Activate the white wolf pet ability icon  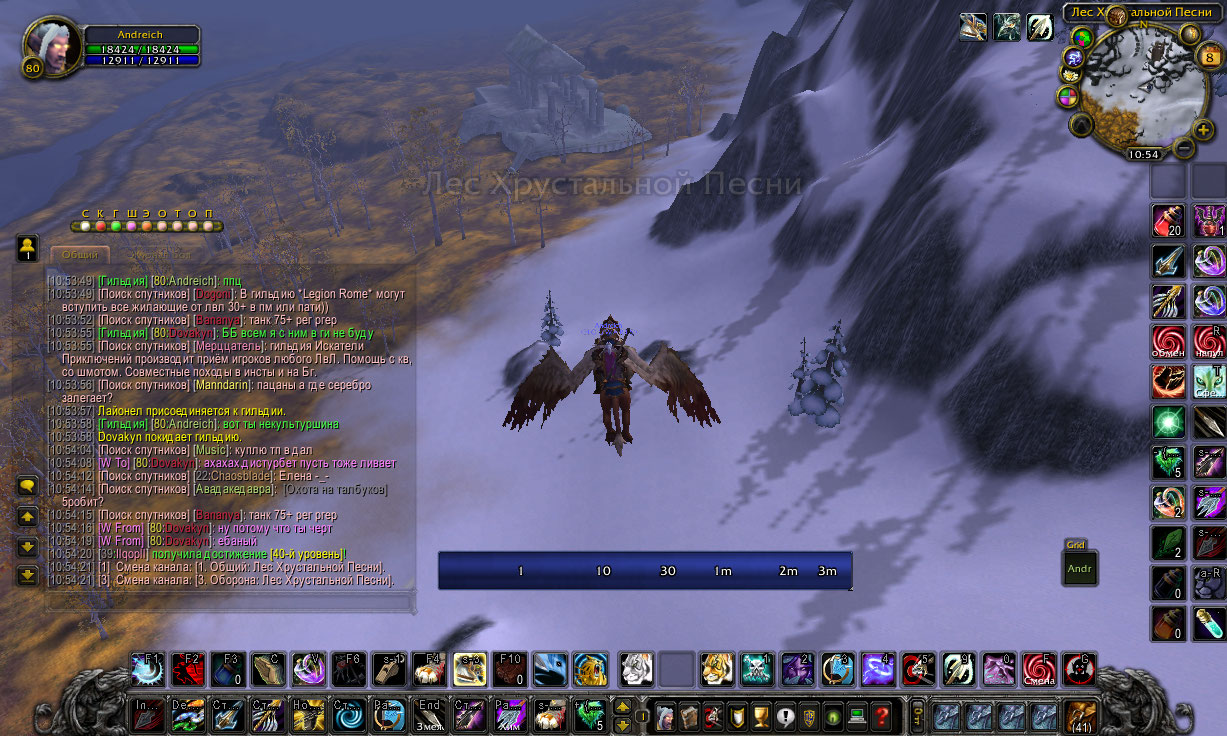(x=636, y=668)
